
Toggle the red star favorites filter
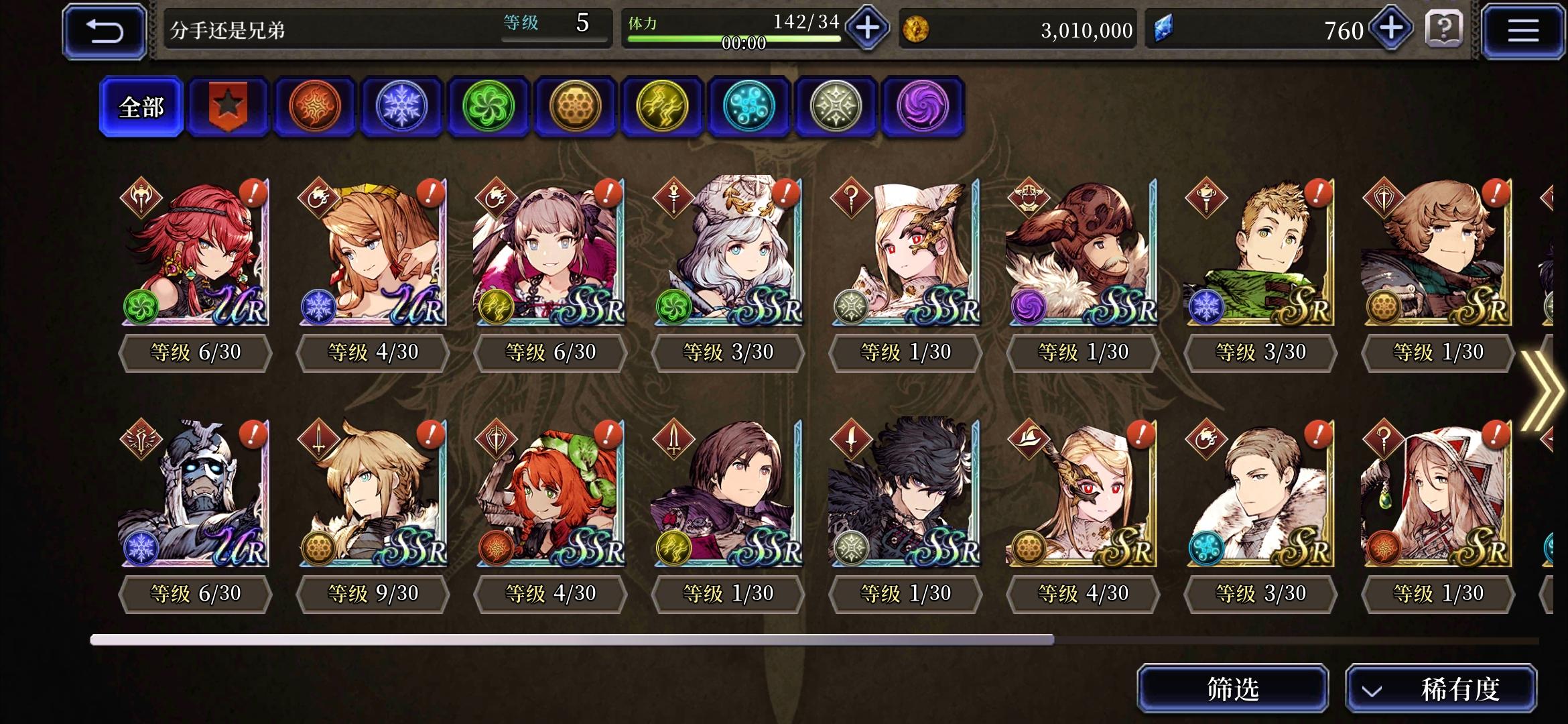click(228, 107)
